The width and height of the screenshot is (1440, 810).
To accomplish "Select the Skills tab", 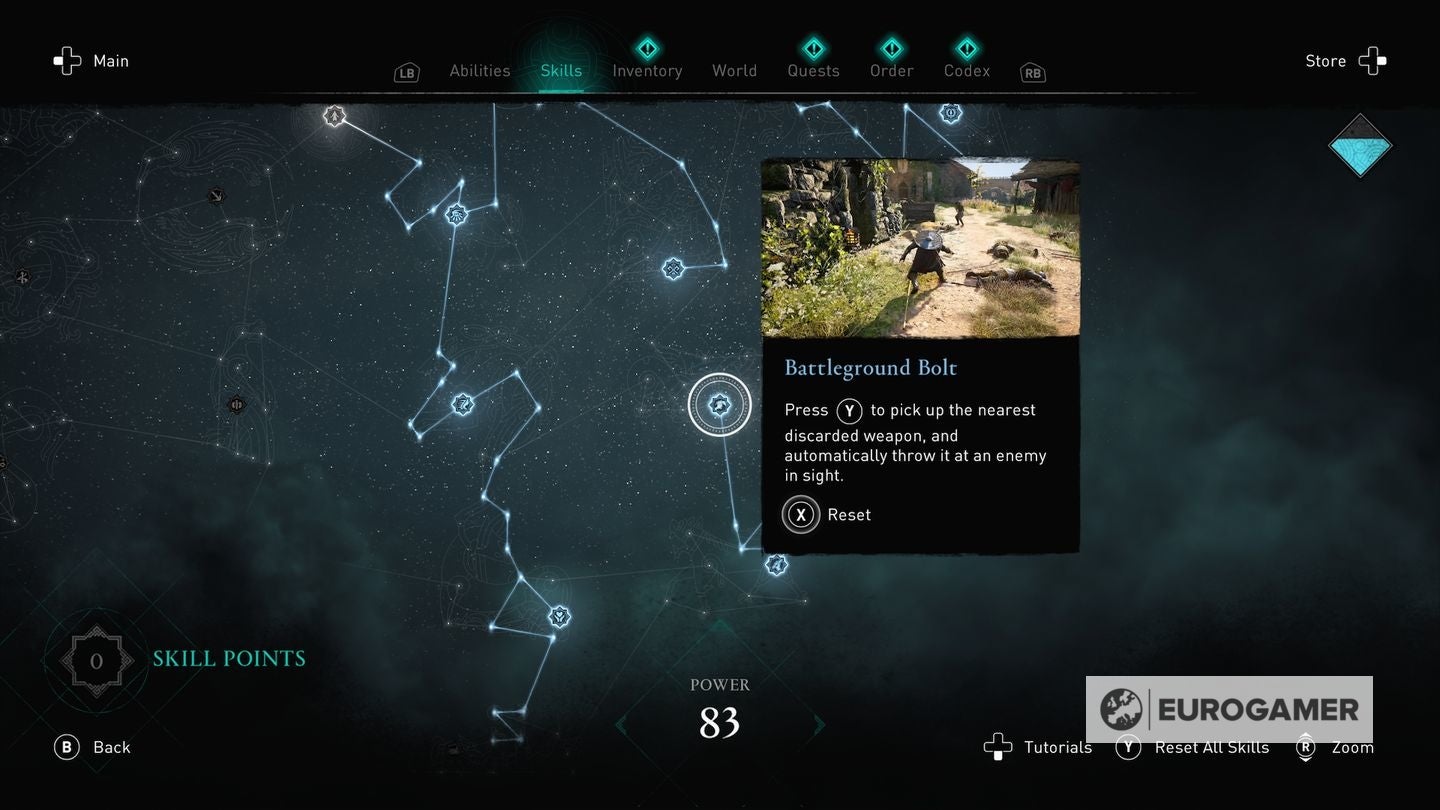I will click(x=561, y=71).
